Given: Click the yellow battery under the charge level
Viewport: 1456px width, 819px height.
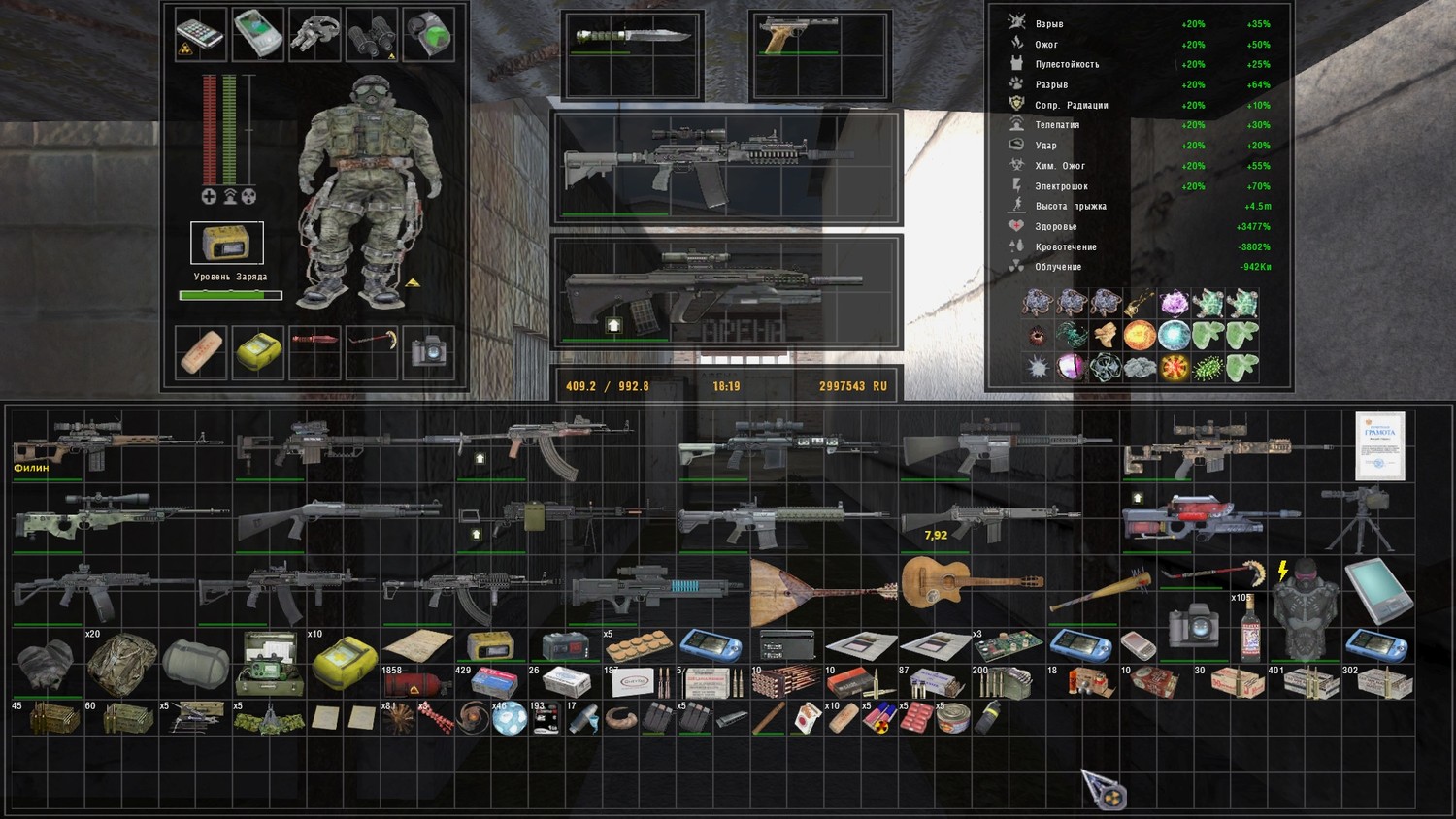Looking at the screenshot, I should click(226, 243).
